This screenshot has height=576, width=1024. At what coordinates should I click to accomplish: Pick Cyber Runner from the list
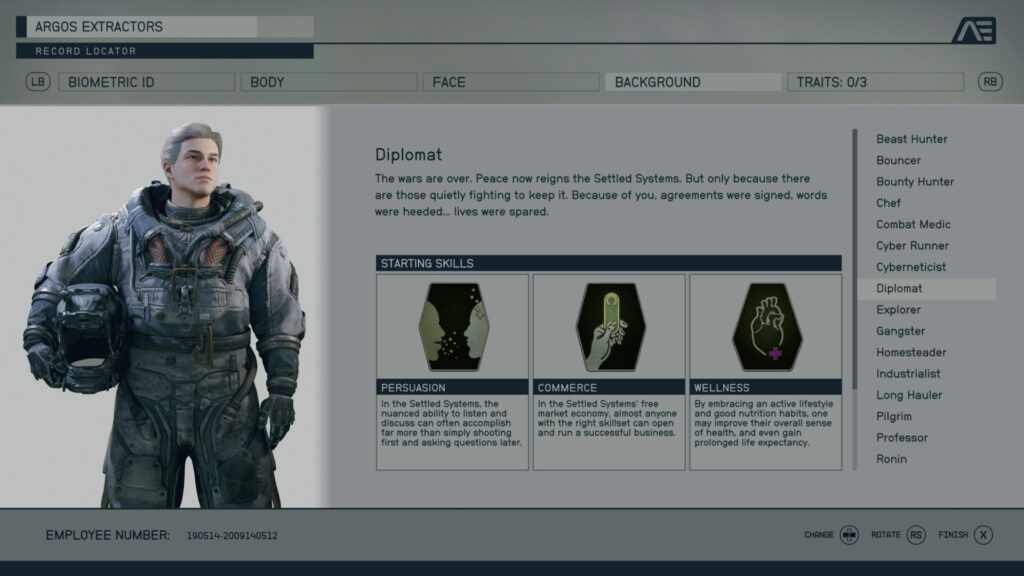click(x=912, y=246)
